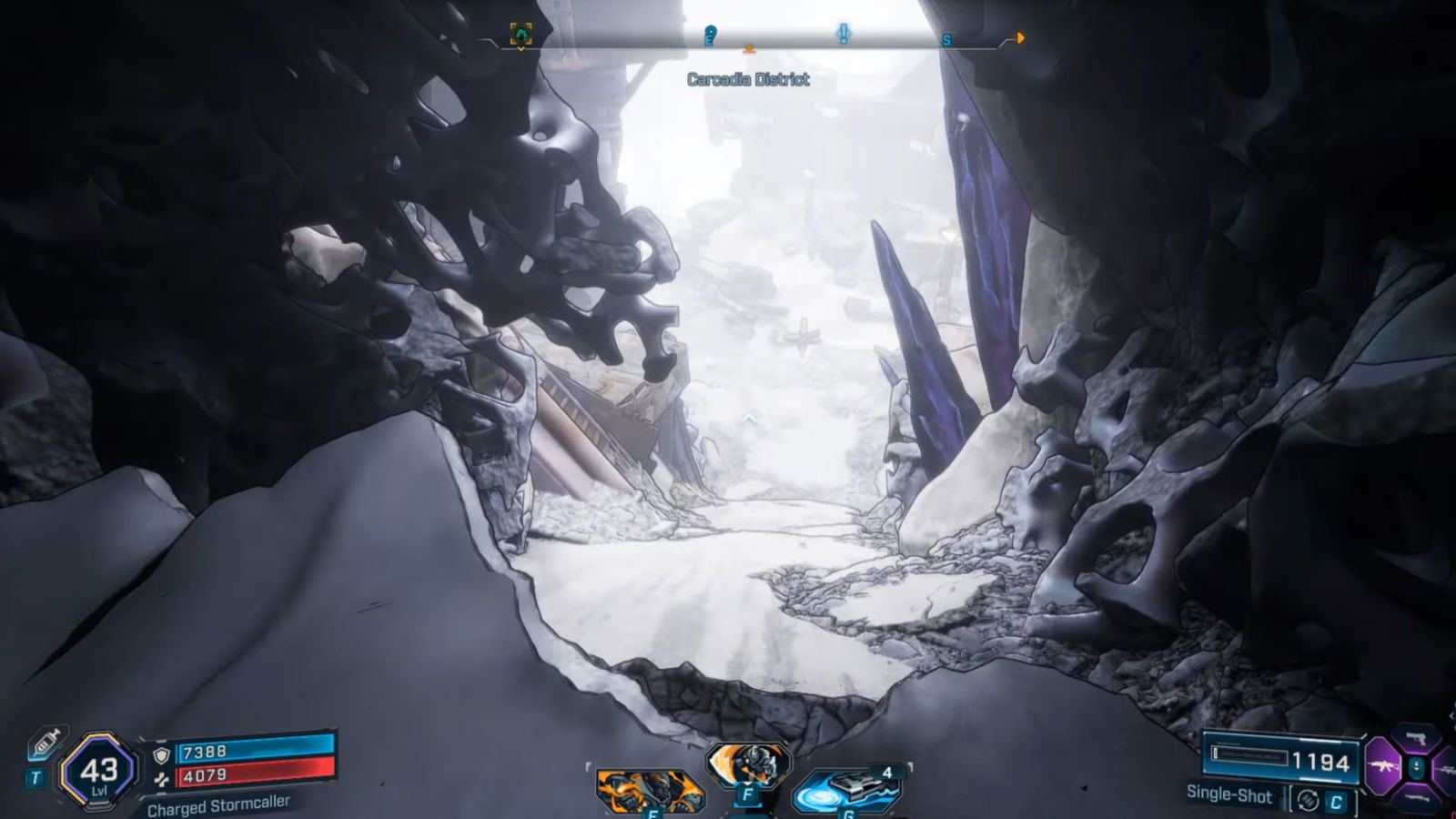Toggle the green objective marker on the compass
This screenshot has width=1456, height=819.
pyautogui.click(x=521, y=35)
